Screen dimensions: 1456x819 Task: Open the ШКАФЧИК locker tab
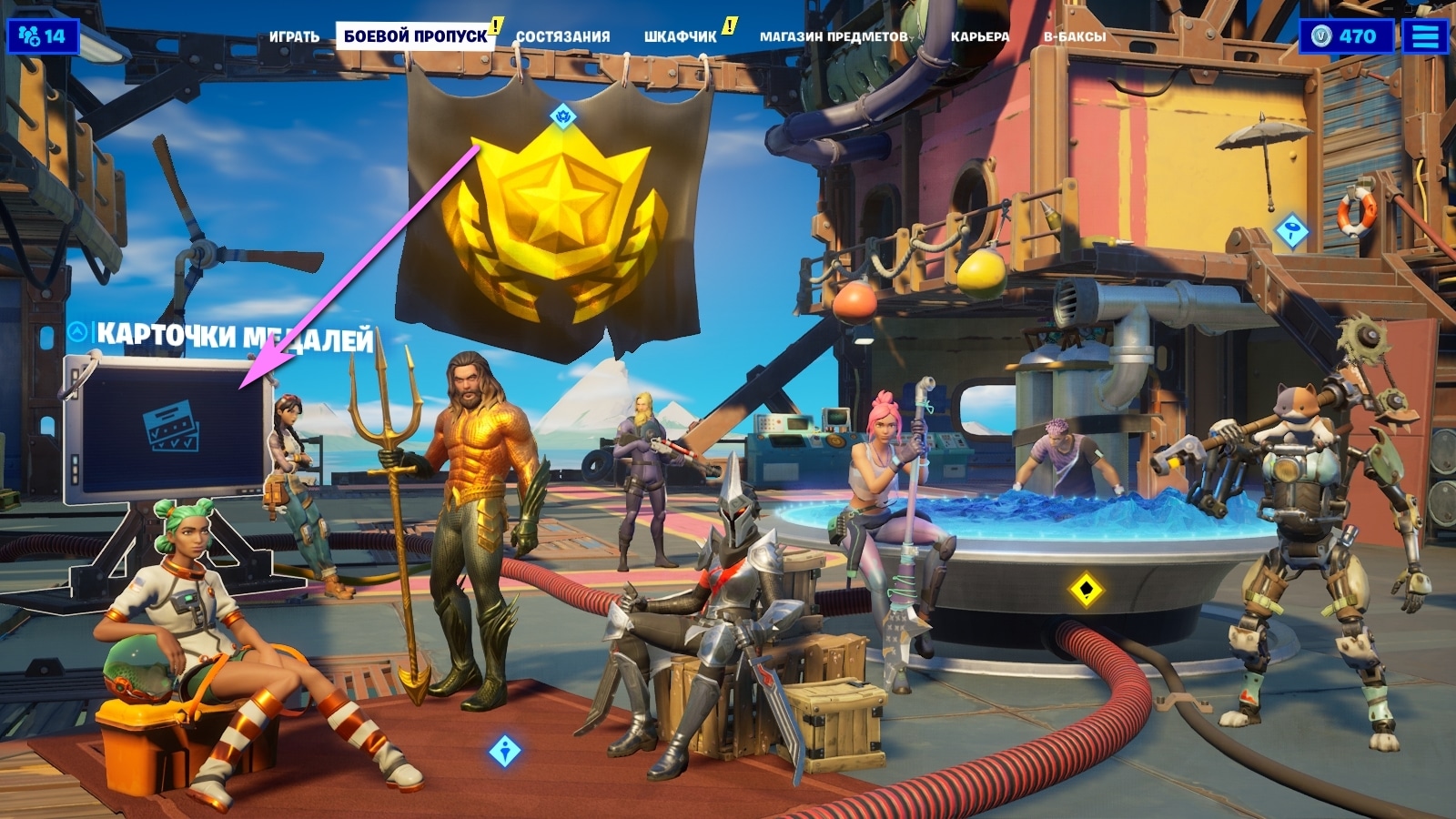click(x=680, y=36)
